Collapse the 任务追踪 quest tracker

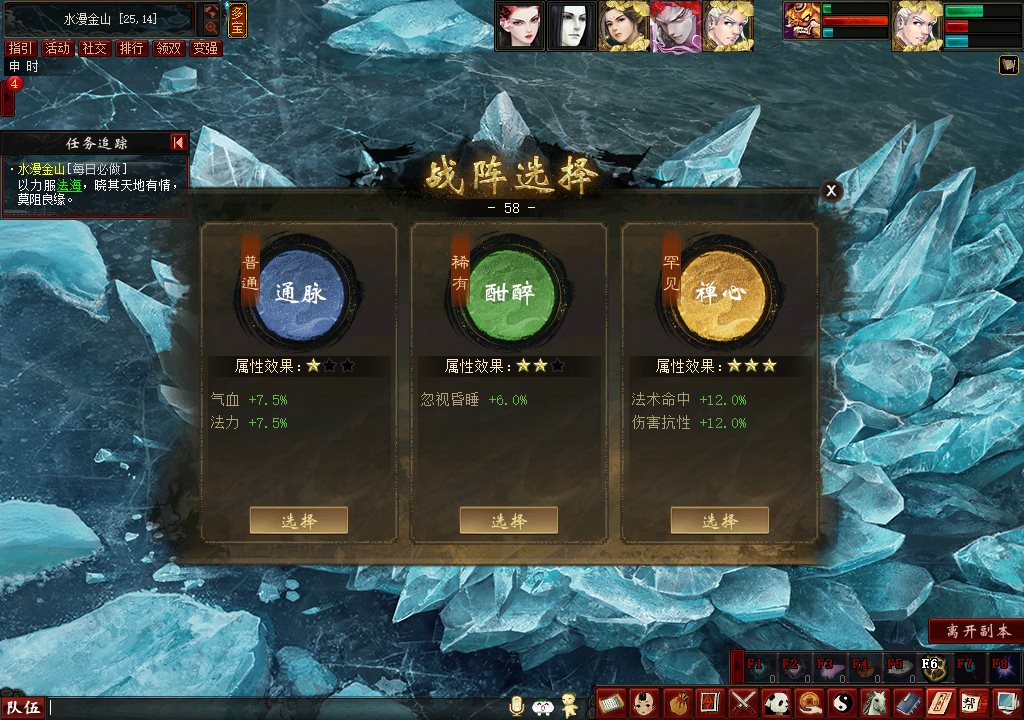pos(178,143)
